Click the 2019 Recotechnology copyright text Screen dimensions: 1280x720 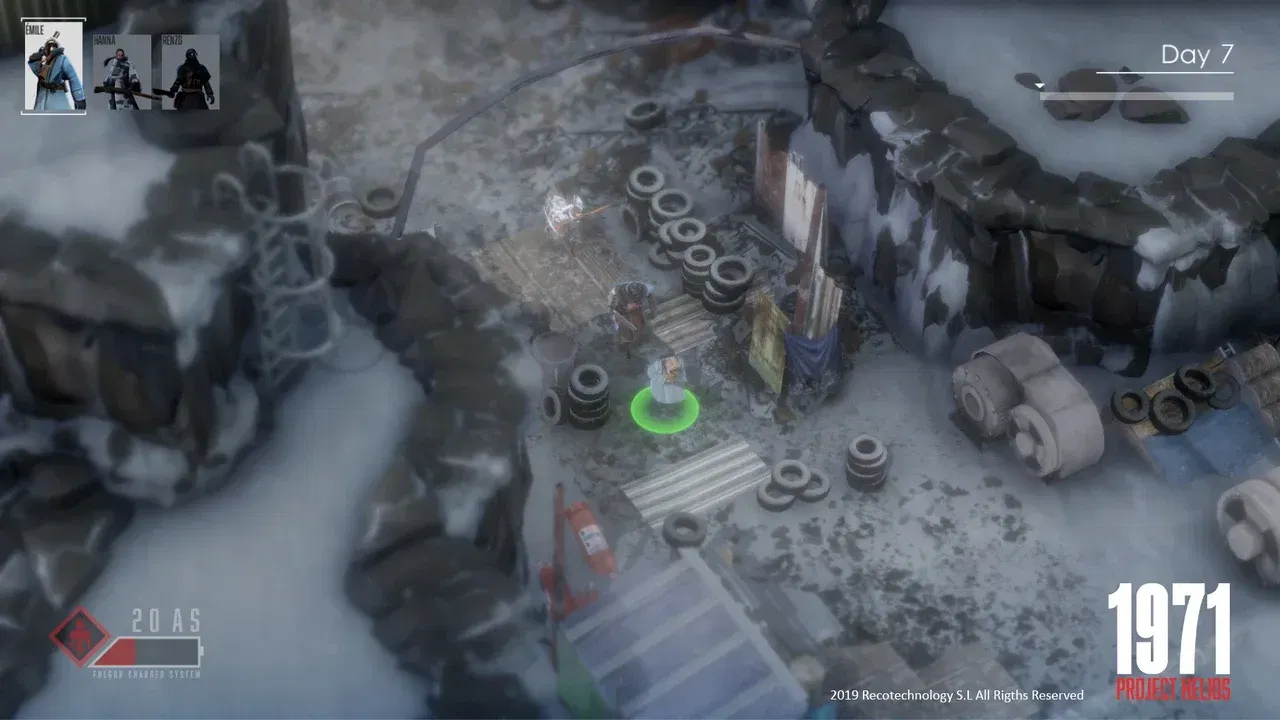[x=955, y=694]
